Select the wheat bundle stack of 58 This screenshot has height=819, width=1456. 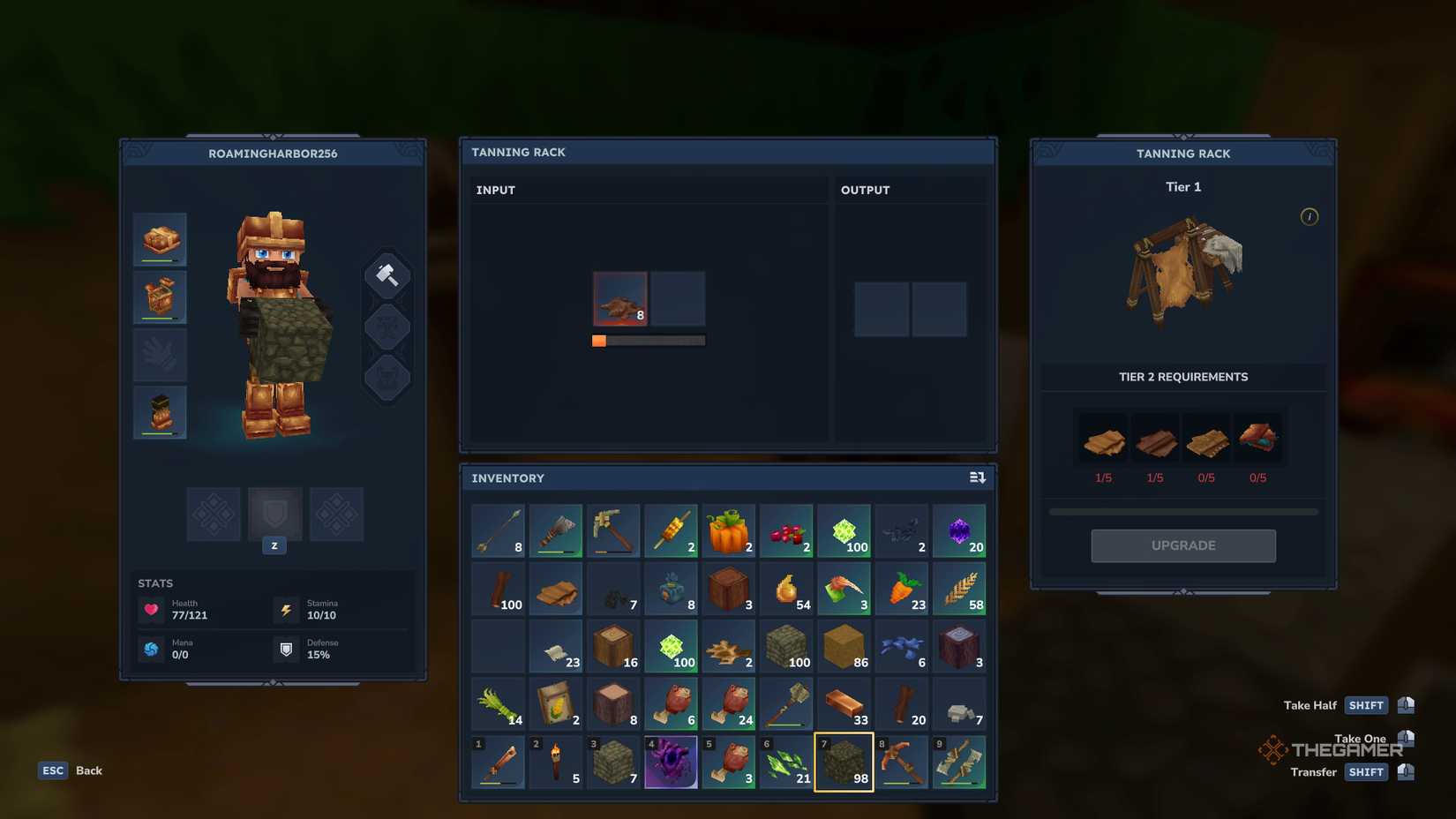tap(959, 588)
